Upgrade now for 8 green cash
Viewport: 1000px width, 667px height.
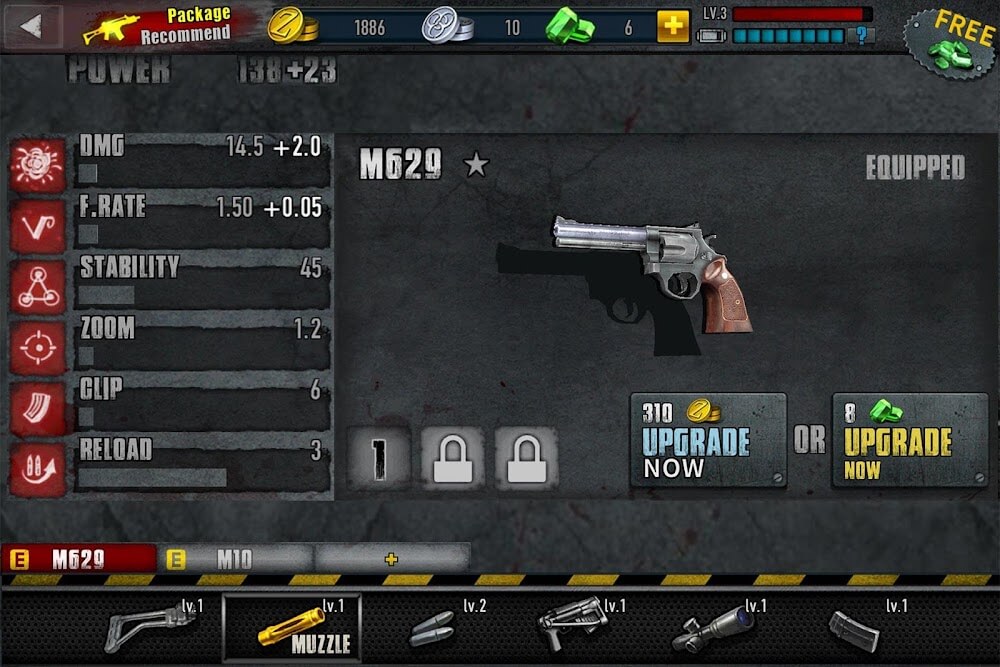click(910, 440)
